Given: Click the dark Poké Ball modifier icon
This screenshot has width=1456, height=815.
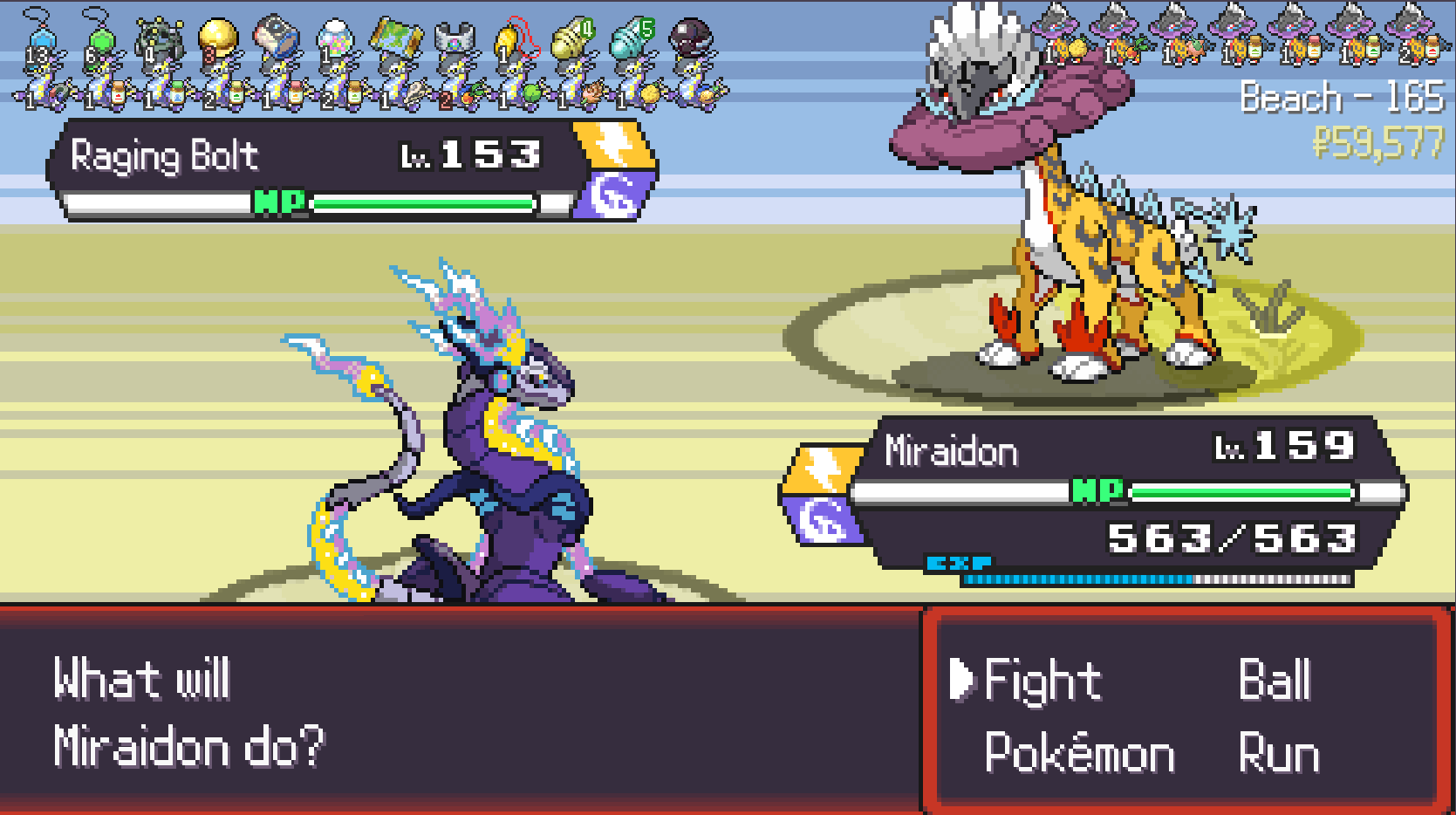Looking at the screenshot, I should pos(691,39).
